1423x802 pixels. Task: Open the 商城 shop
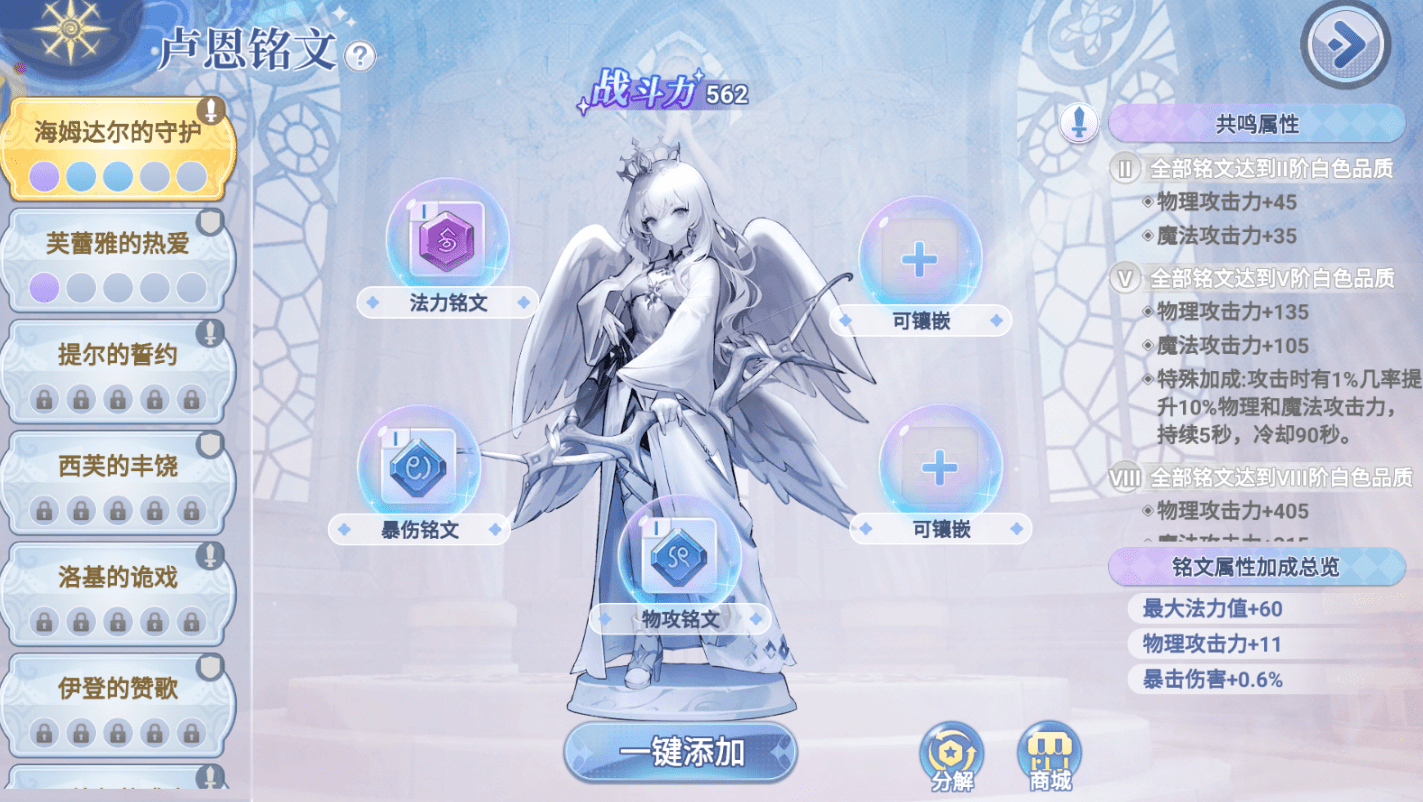coord(1049,756)
